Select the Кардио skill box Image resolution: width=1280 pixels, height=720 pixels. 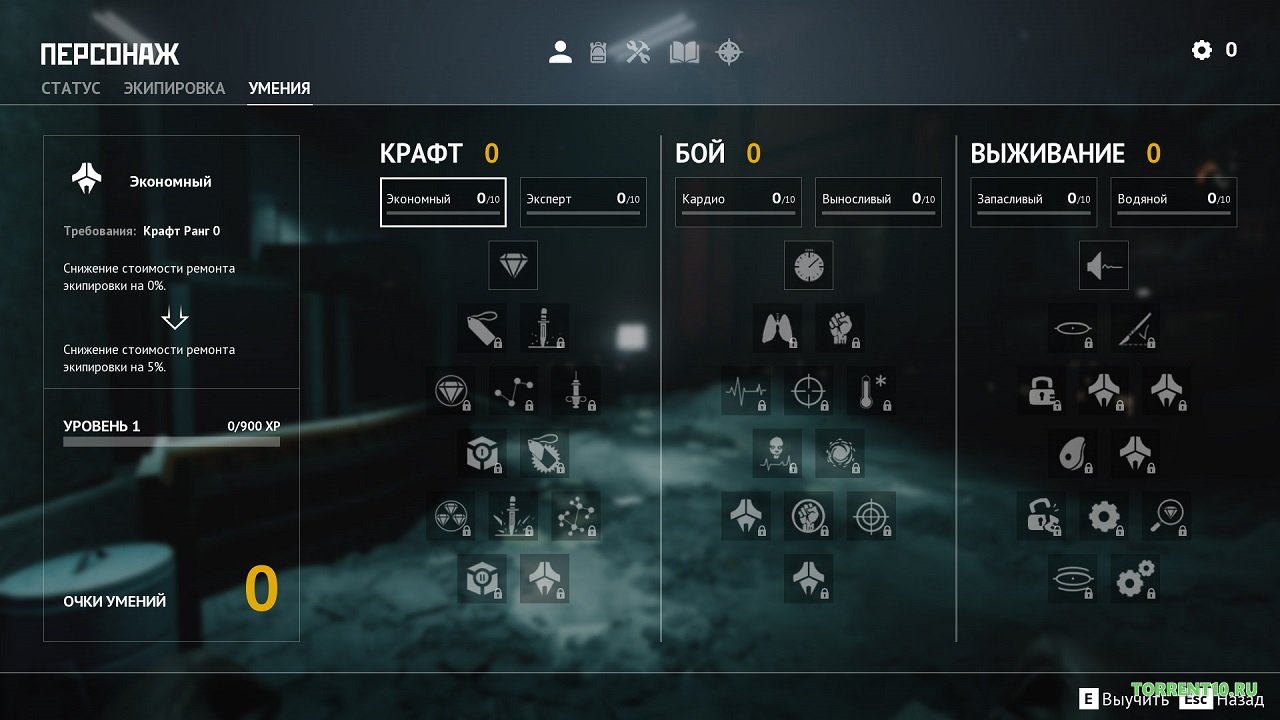738,202
